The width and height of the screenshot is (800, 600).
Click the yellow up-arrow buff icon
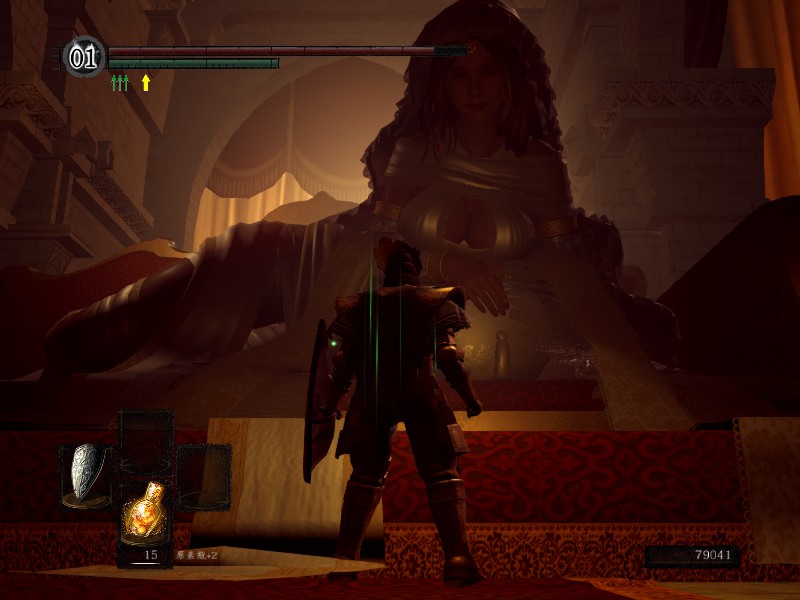[x=146, y=83]
